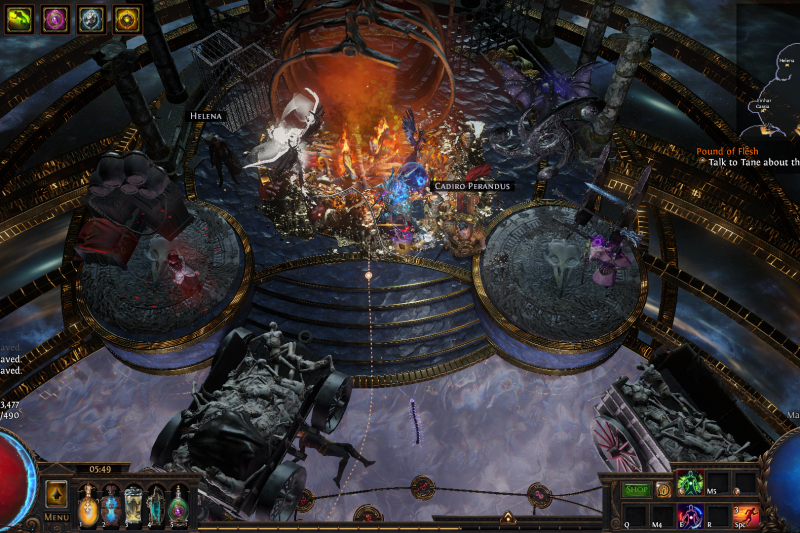Use the blue winged flask
Viewport: 800px width, 533px height.
(110, 503)
